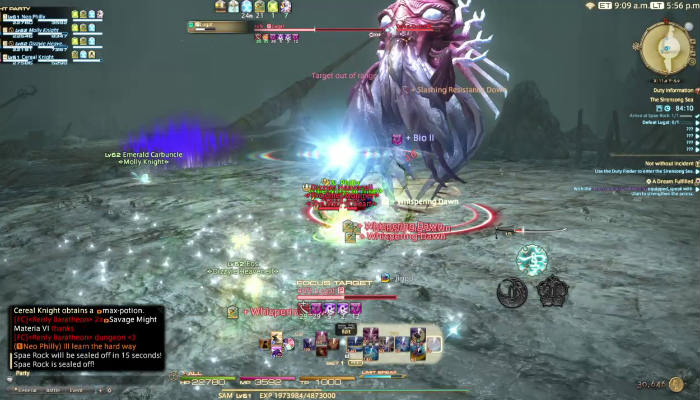700x400 pixels.
Task: Select Molly Knight in the party list
Action: pyautogui.click(x=40, y=31)
